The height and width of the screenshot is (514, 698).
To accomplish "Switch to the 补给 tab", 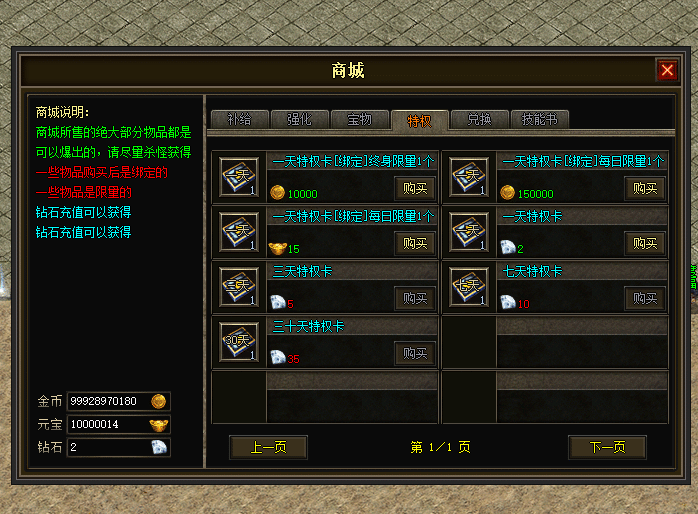I will (239, 119).
